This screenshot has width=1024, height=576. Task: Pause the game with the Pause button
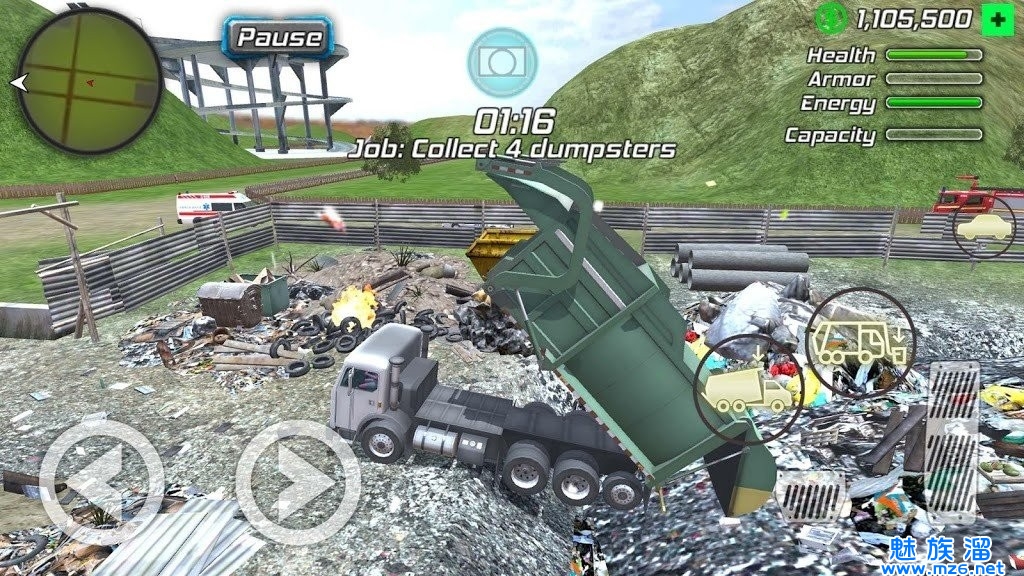[x=280, y=38]
